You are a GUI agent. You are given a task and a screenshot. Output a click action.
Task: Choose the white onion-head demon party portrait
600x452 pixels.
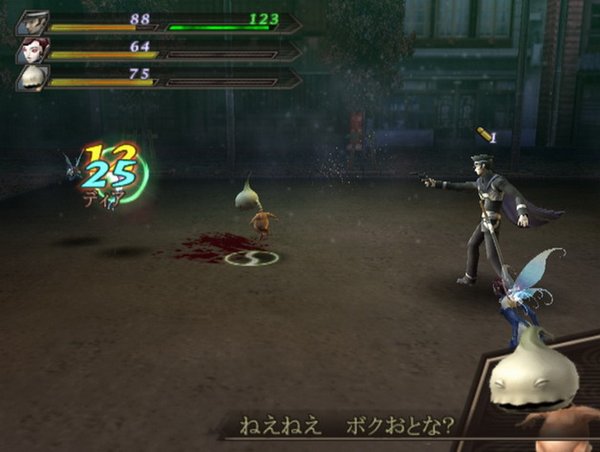31,78
